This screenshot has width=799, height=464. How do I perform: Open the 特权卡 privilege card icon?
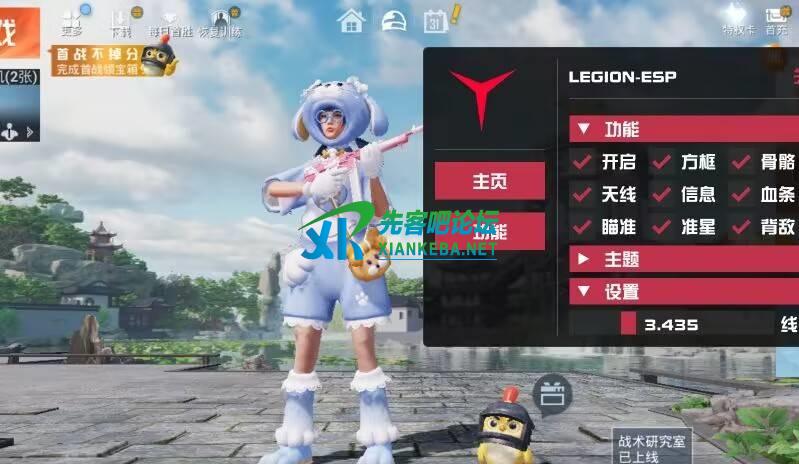(736, 20)
